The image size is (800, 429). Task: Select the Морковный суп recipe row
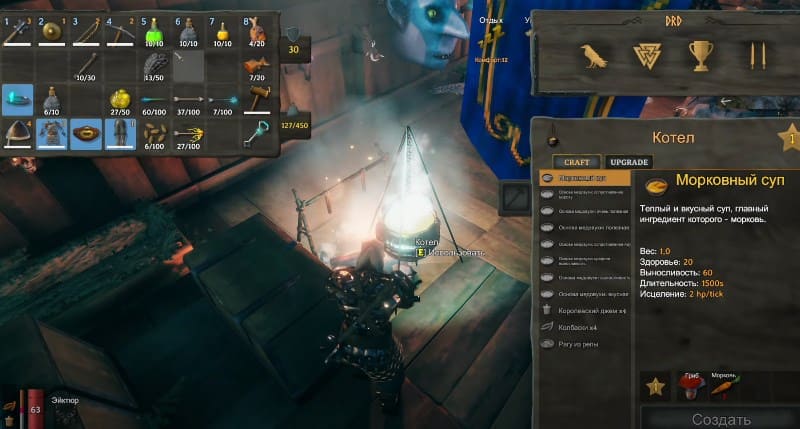tap(585, 178)
